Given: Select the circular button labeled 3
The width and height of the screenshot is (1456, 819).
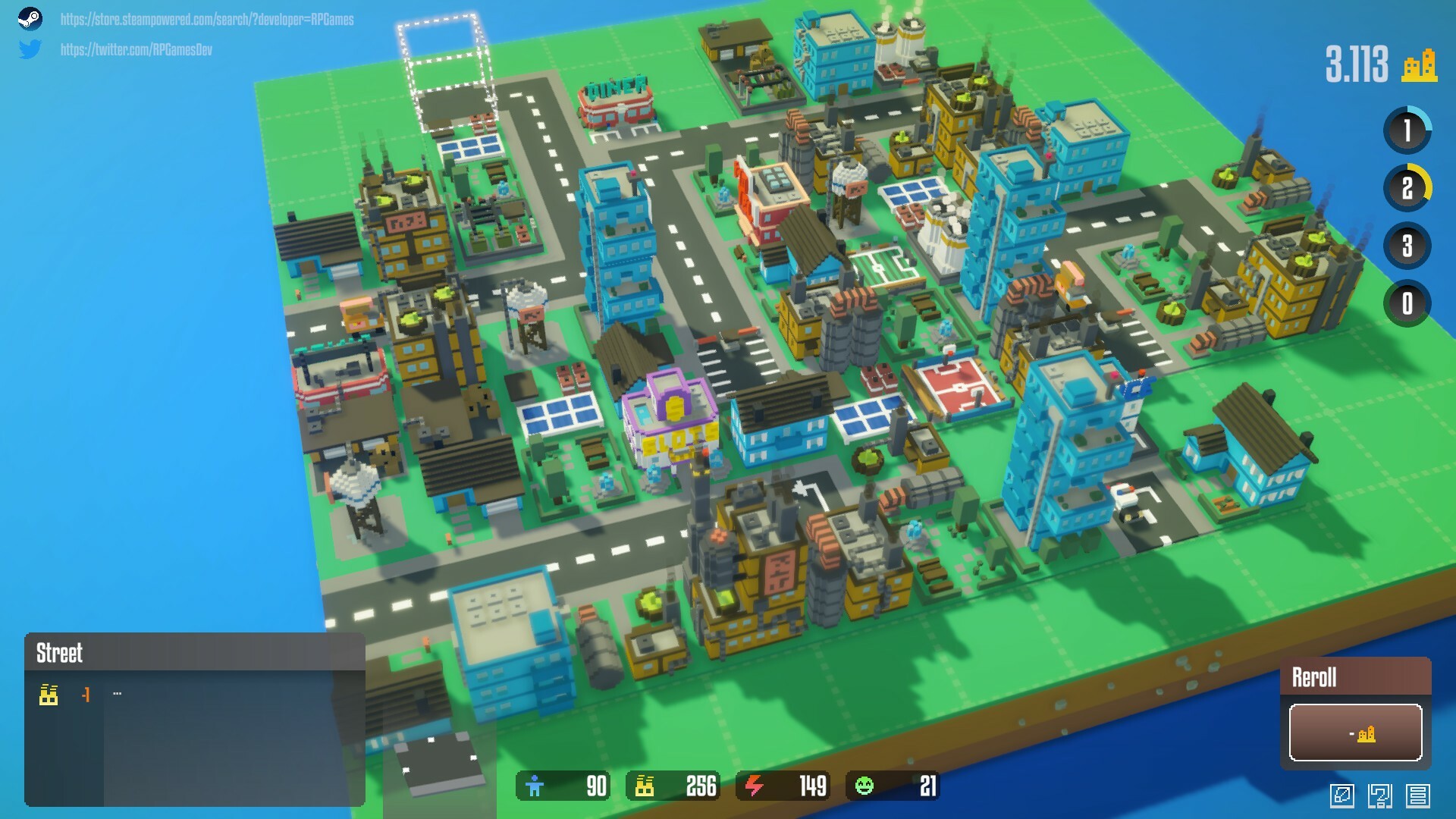Looking at the screenshot, I should [1407, 244].
